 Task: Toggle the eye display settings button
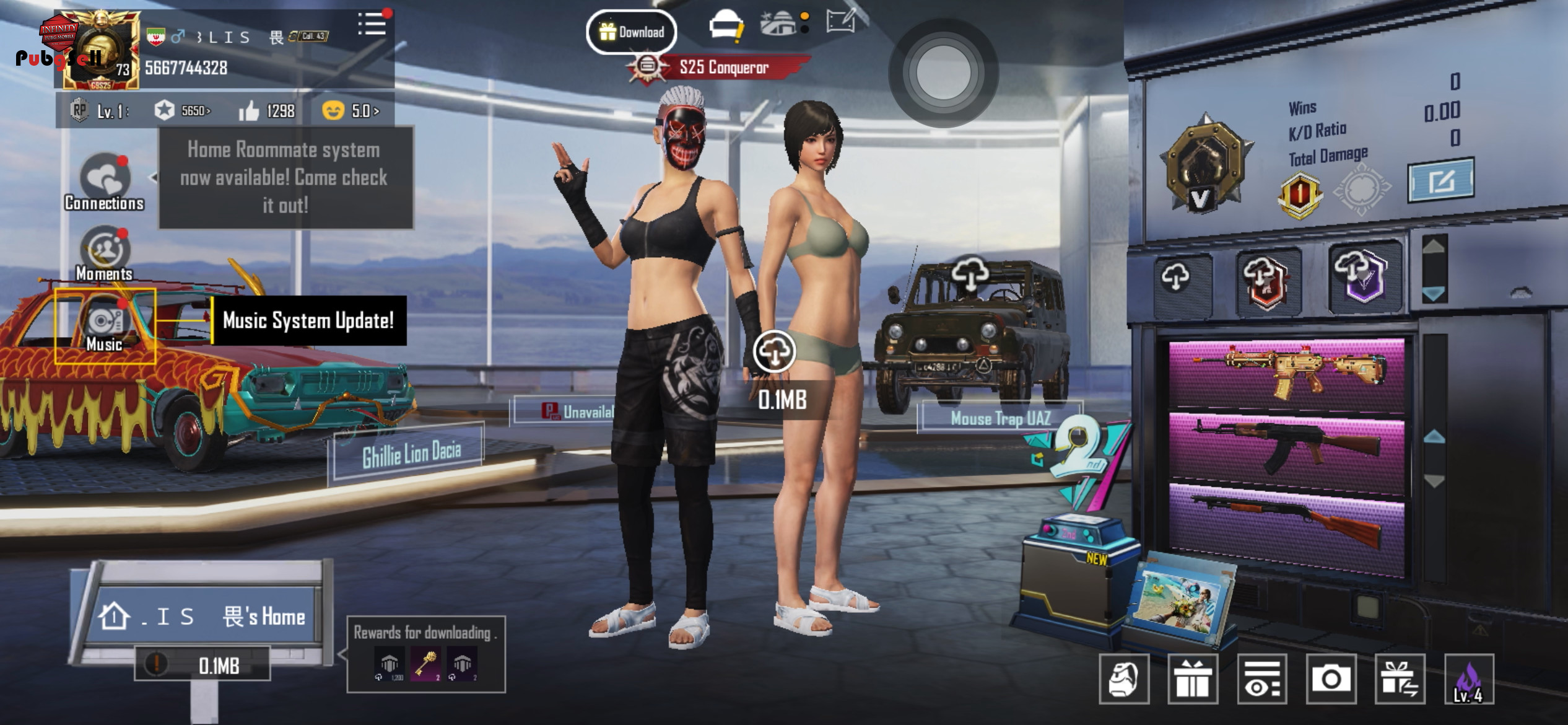point(1261,679)
